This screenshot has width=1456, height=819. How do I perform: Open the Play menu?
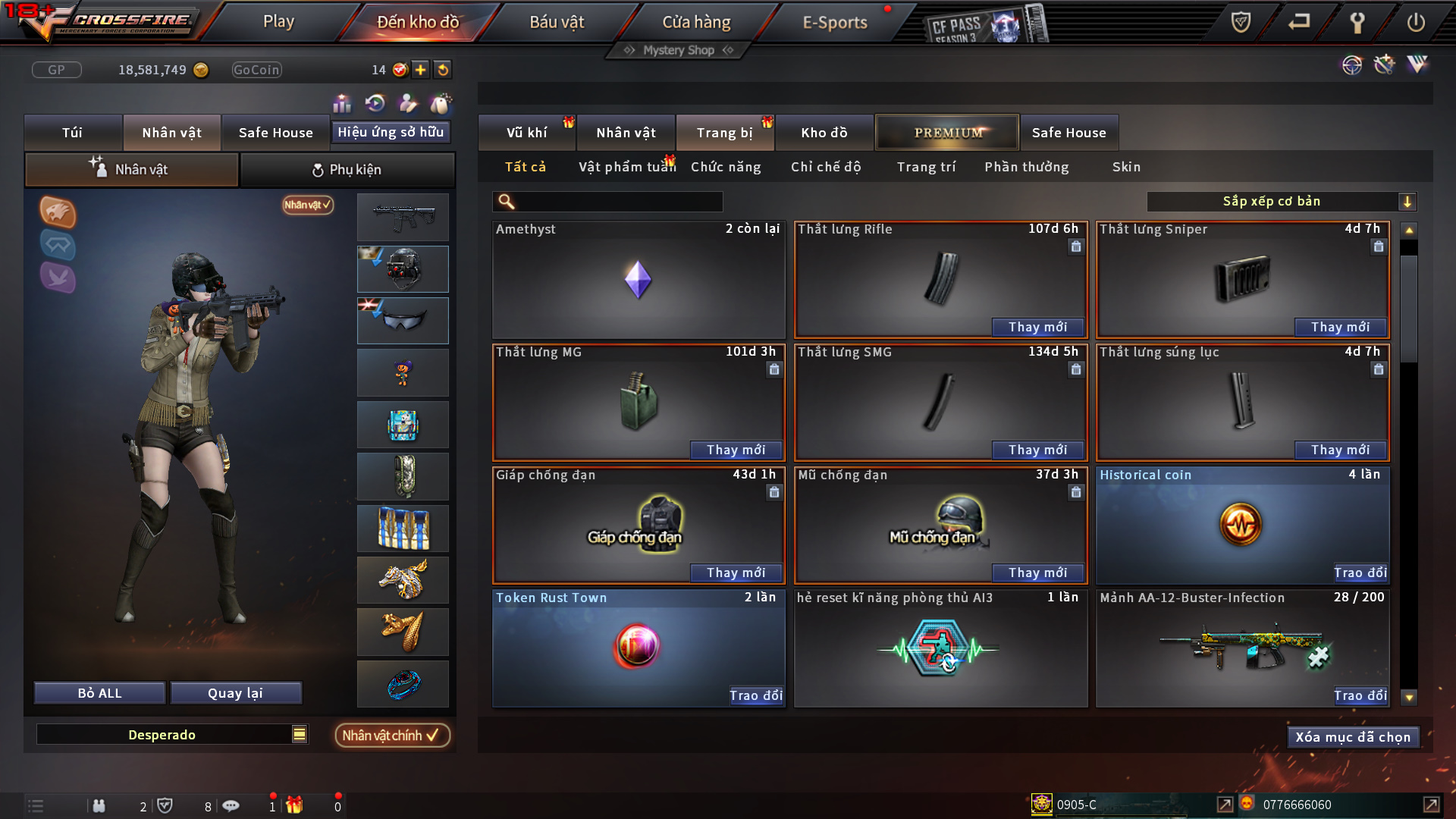tap(278, 22)
